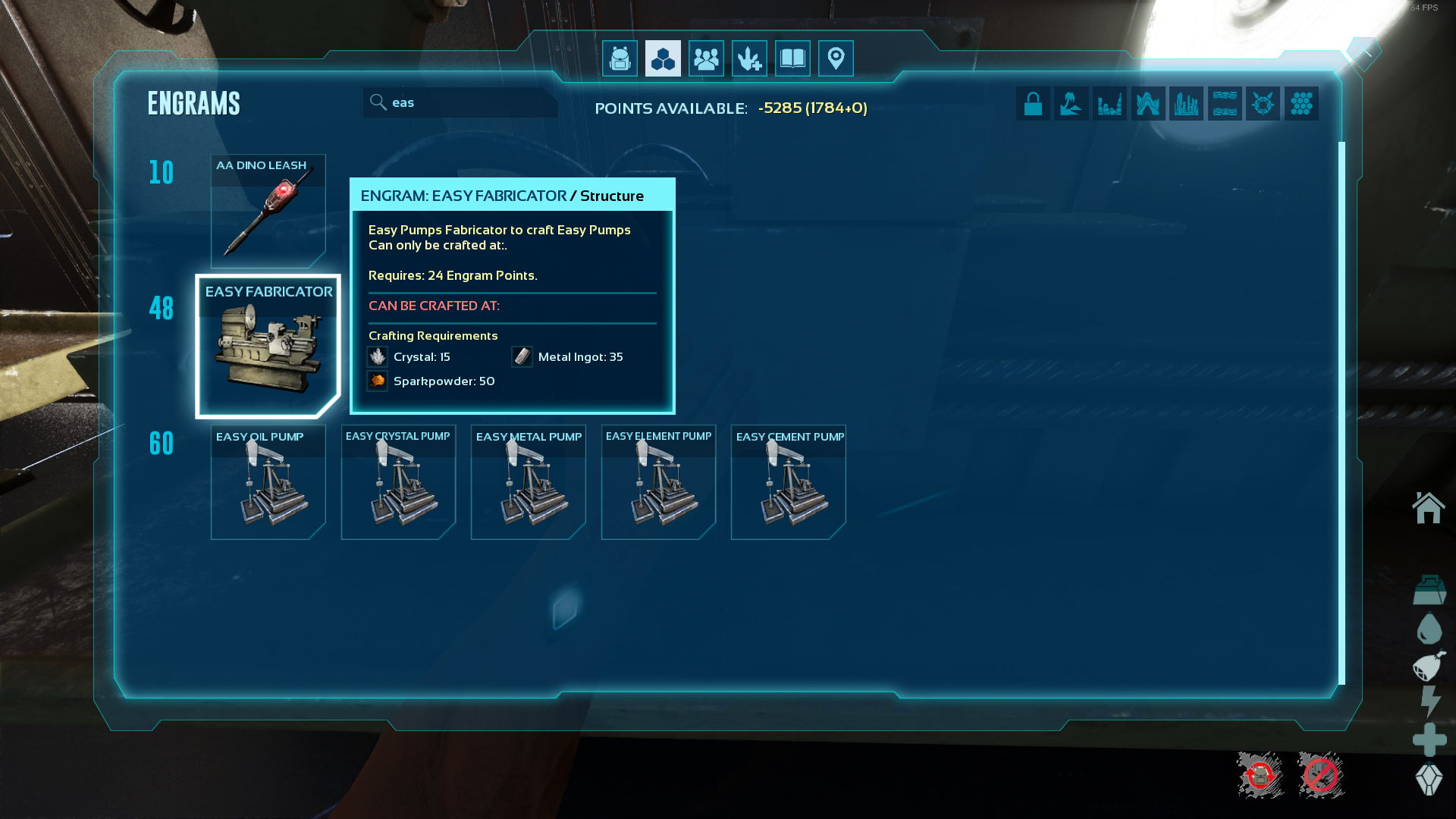The height and width of the screenshot is (819, 1456).
Task: Choose the Easy Oil Pump engram
Action: pyautogui.click(x=268, y=482)
